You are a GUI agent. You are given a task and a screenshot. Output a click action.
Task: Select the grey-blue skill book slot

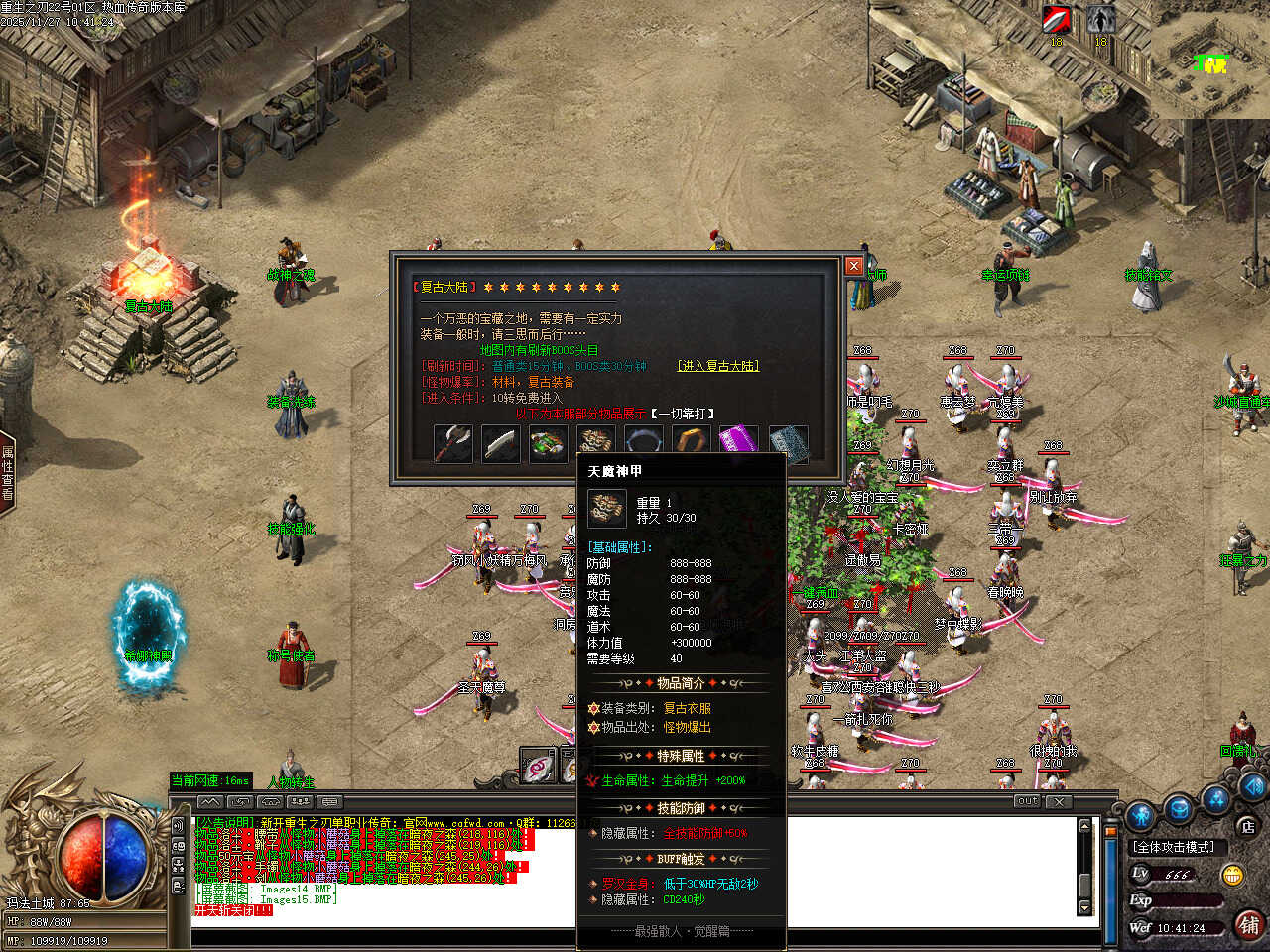[788, 443]
